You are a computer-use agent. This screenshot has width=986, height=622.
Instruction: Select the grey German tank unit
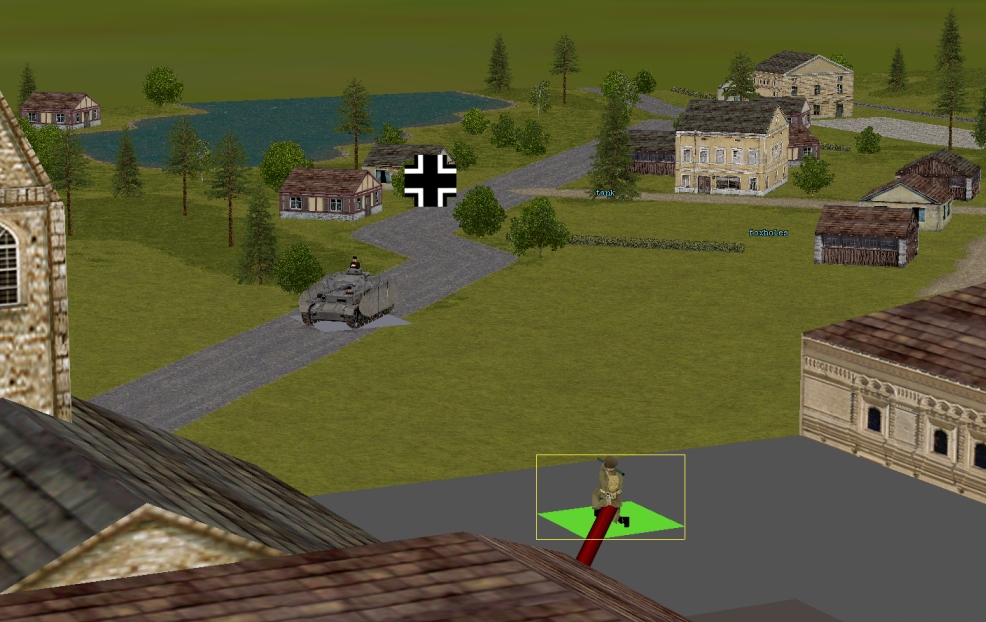(348, 299)
